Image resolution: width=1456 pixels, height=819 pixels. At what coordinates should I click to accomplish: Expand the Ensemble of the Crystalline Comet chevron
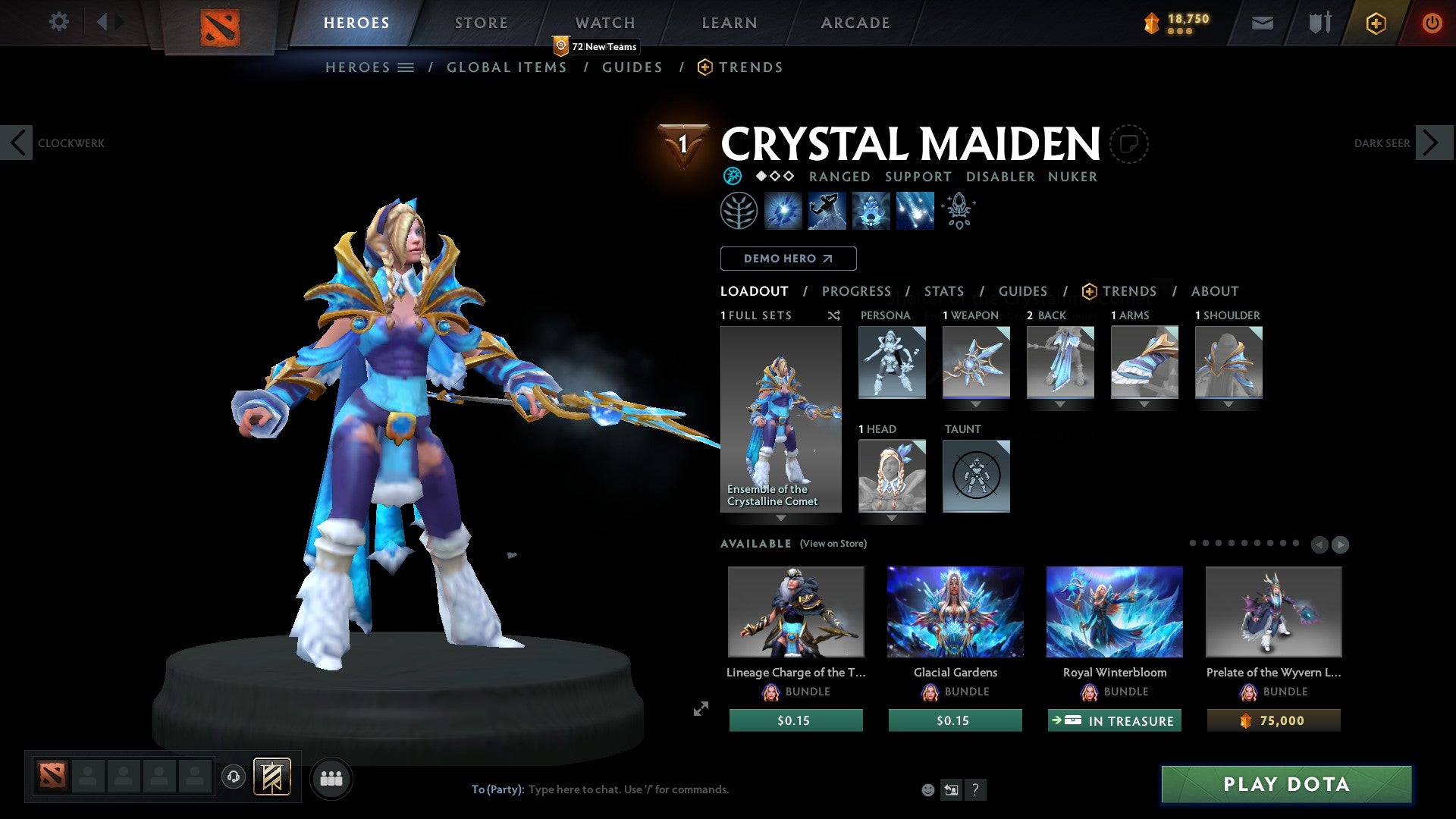point(781,518)
